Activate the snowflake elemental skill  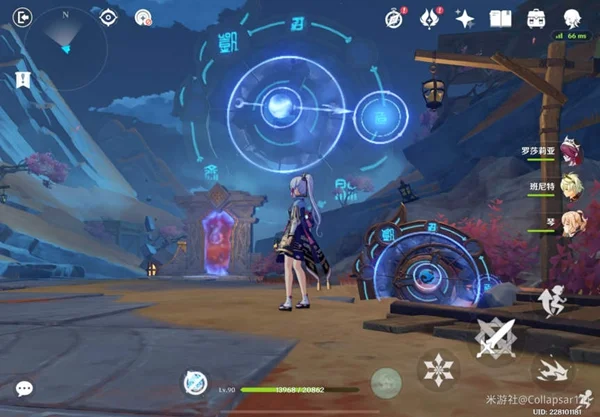(x=438, y=370)
